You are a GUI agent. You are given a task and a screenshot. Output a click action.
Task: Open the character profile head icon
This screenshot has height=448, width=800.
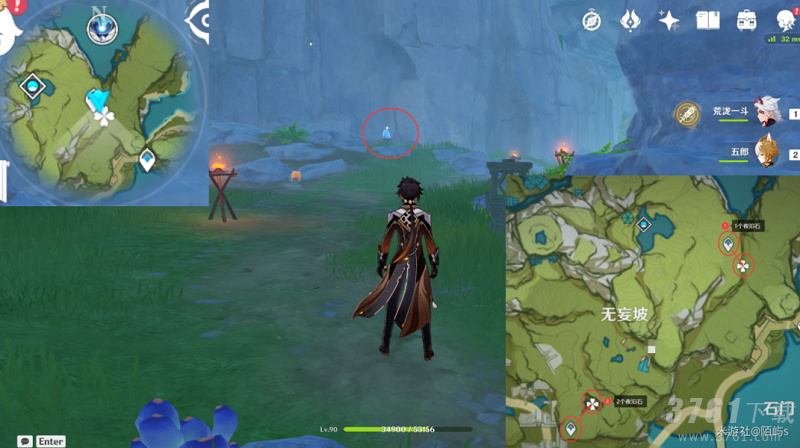785,20
